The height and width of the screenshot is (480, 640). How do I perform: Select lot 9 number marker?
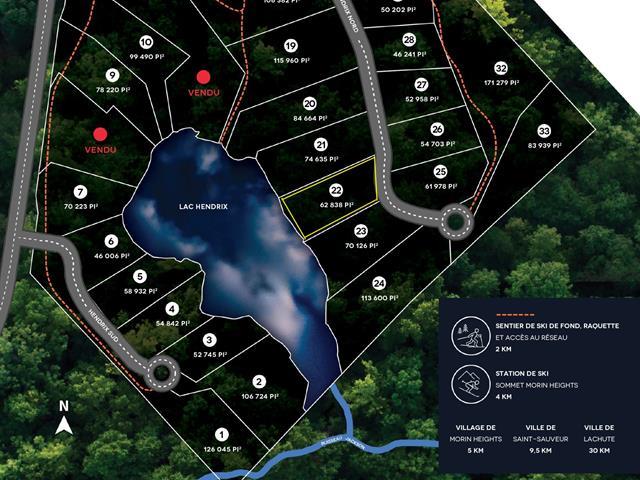click(112, 75)
